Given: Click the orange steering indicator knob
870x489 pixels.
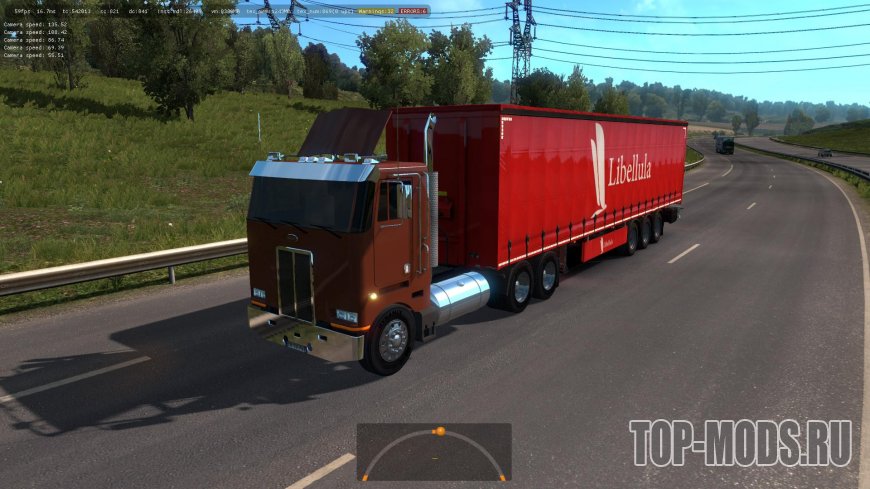Looking at the screenshot, I should coord(439,431).
